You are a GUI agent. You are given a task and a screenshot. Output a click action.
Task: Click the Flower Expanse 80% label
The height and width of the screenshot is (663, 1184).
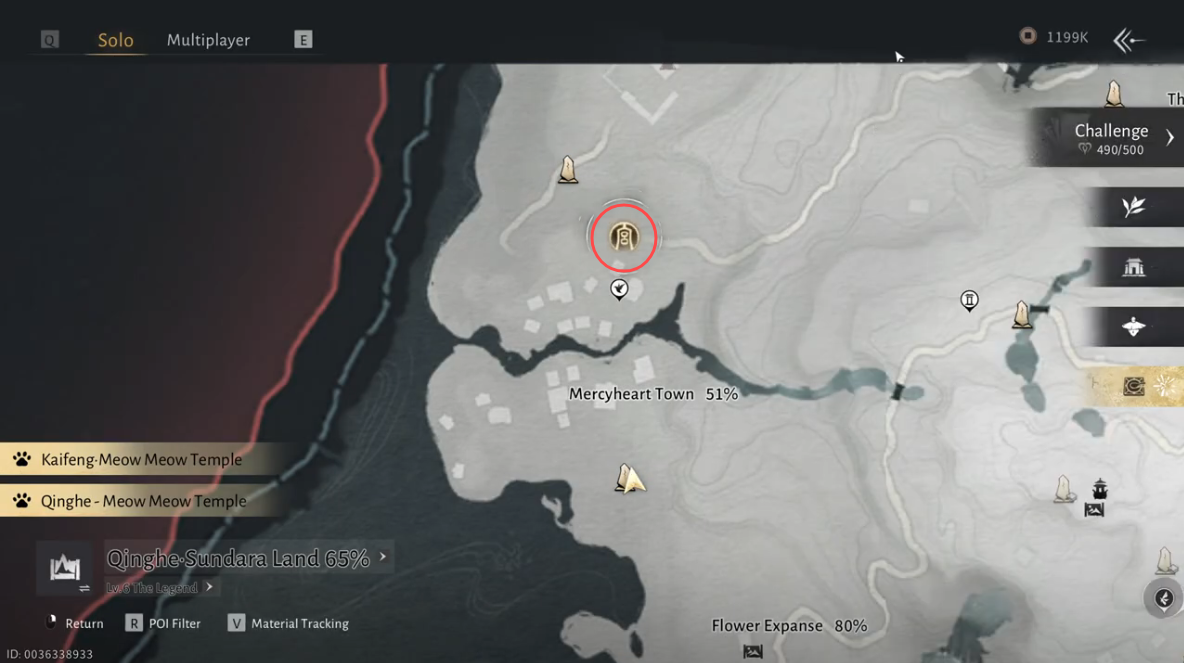point(788,626)
